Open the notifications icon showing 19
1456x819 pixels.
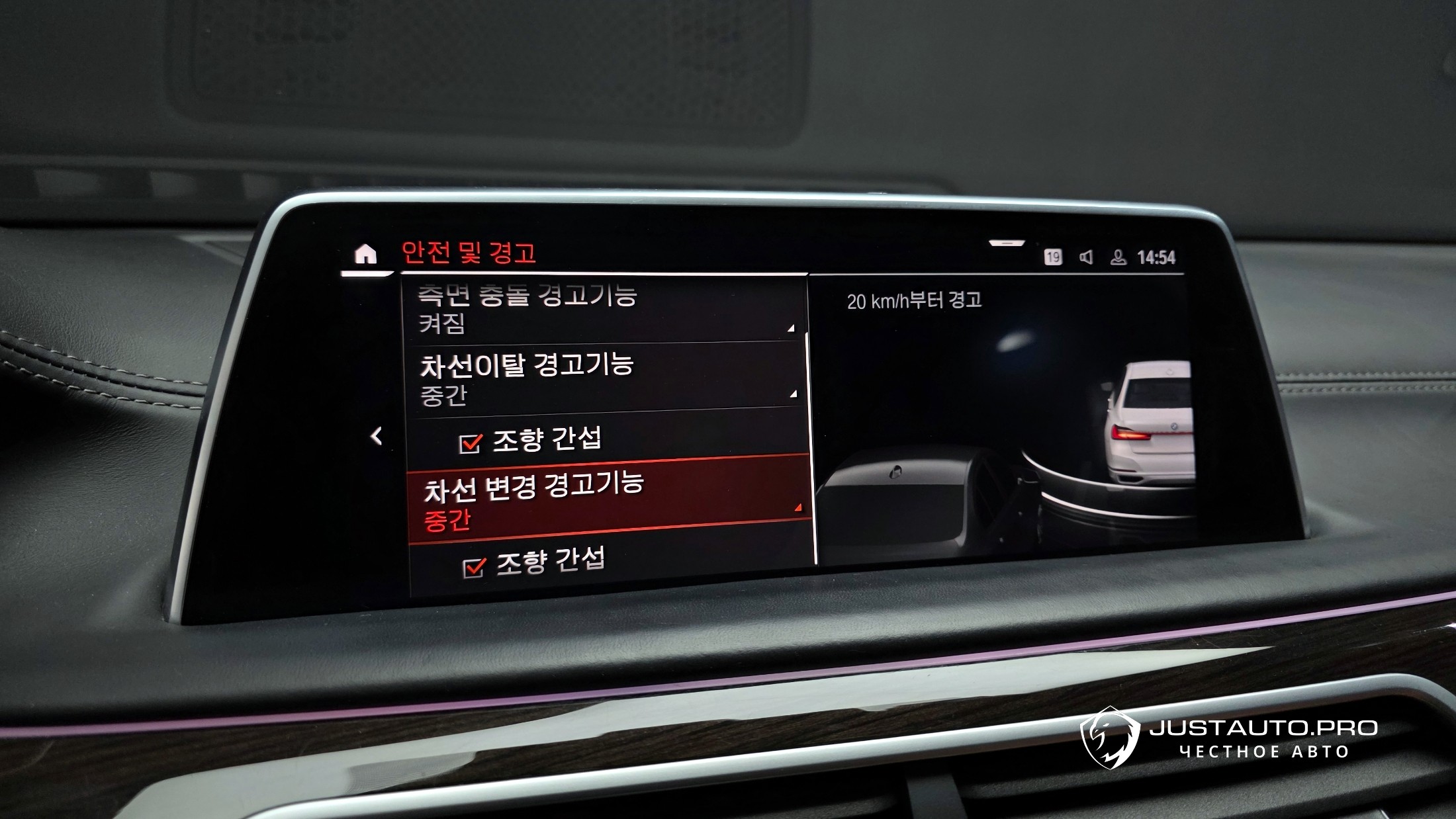tap(1053, 257)
